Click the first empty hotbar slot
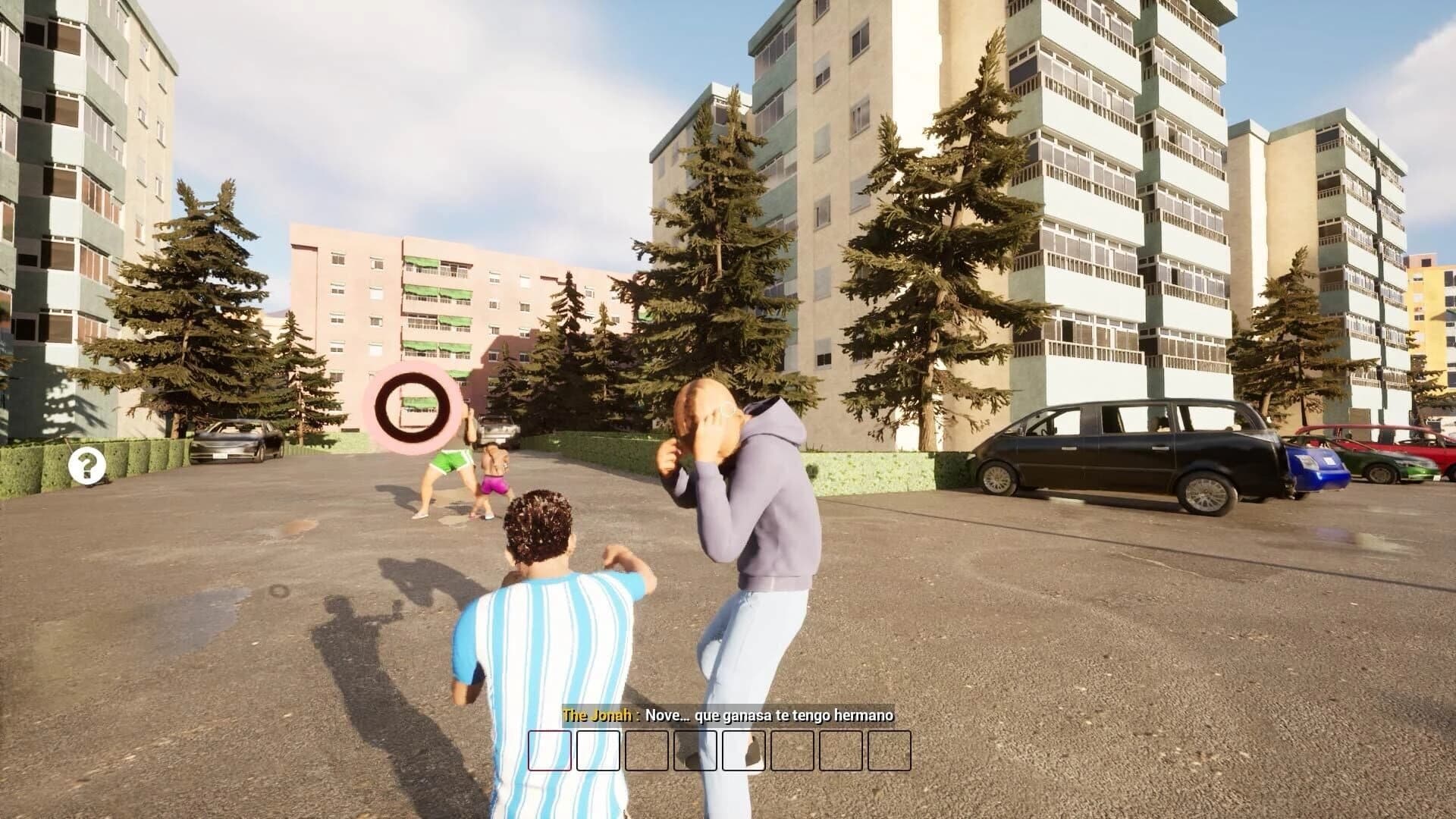Screen dimensions: 1456x819 (x=550, y=751)
